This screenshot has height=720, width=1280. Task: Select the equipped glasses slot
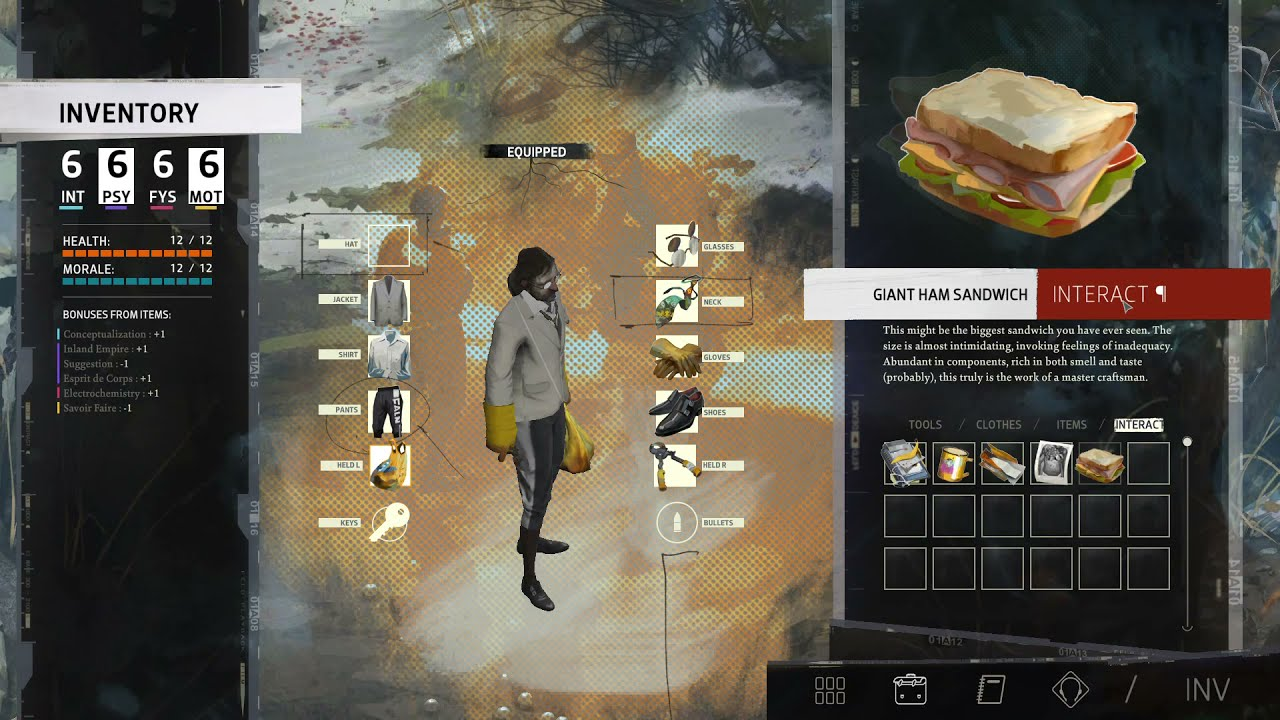[x=677, y=246]
